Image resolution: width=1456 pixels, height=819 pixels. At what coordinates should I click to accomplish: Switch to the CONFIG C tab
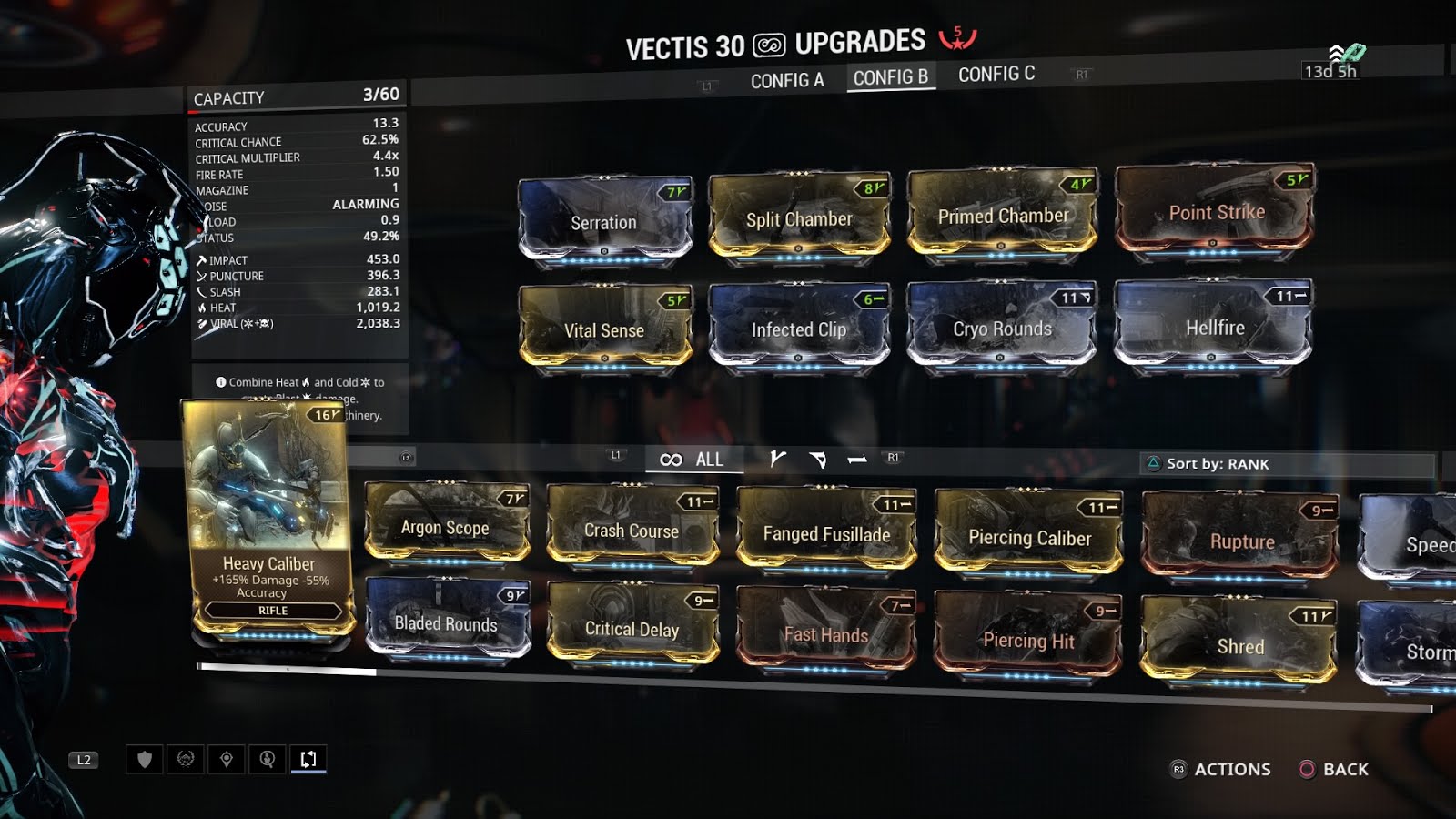click(x=995, y=74)
